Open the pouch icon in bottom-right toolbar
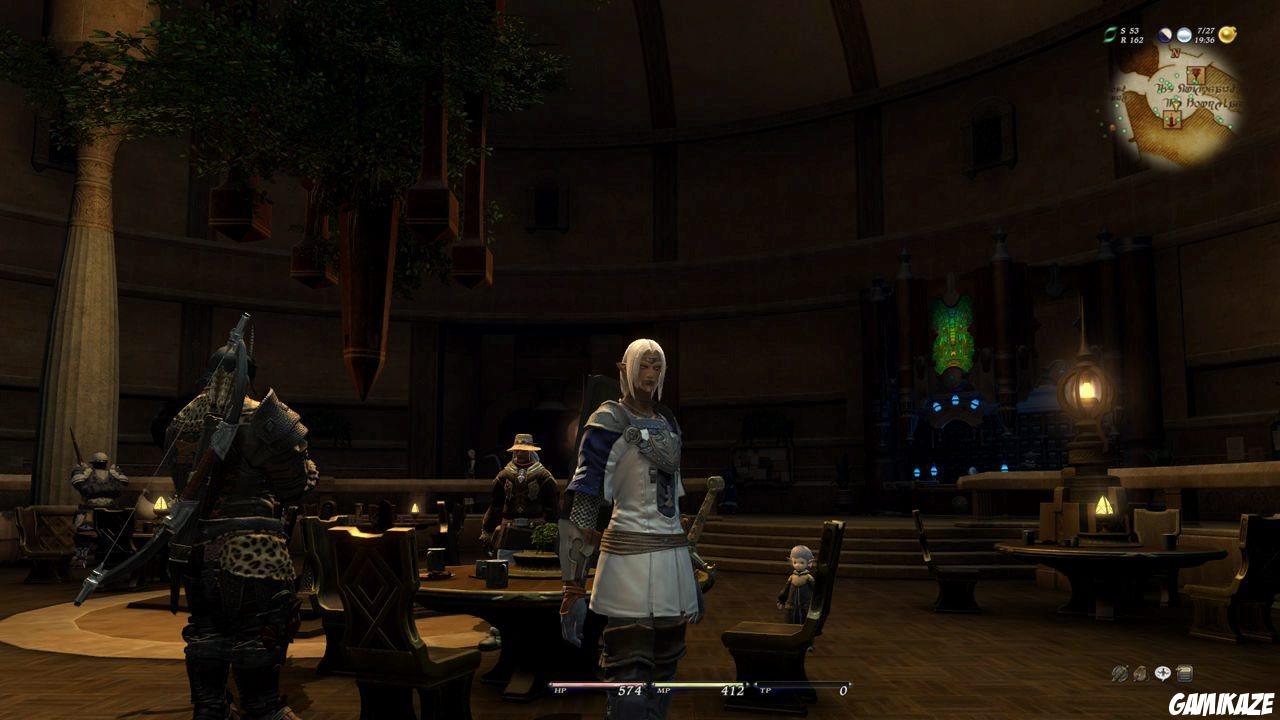 [x=1140, y=674]
